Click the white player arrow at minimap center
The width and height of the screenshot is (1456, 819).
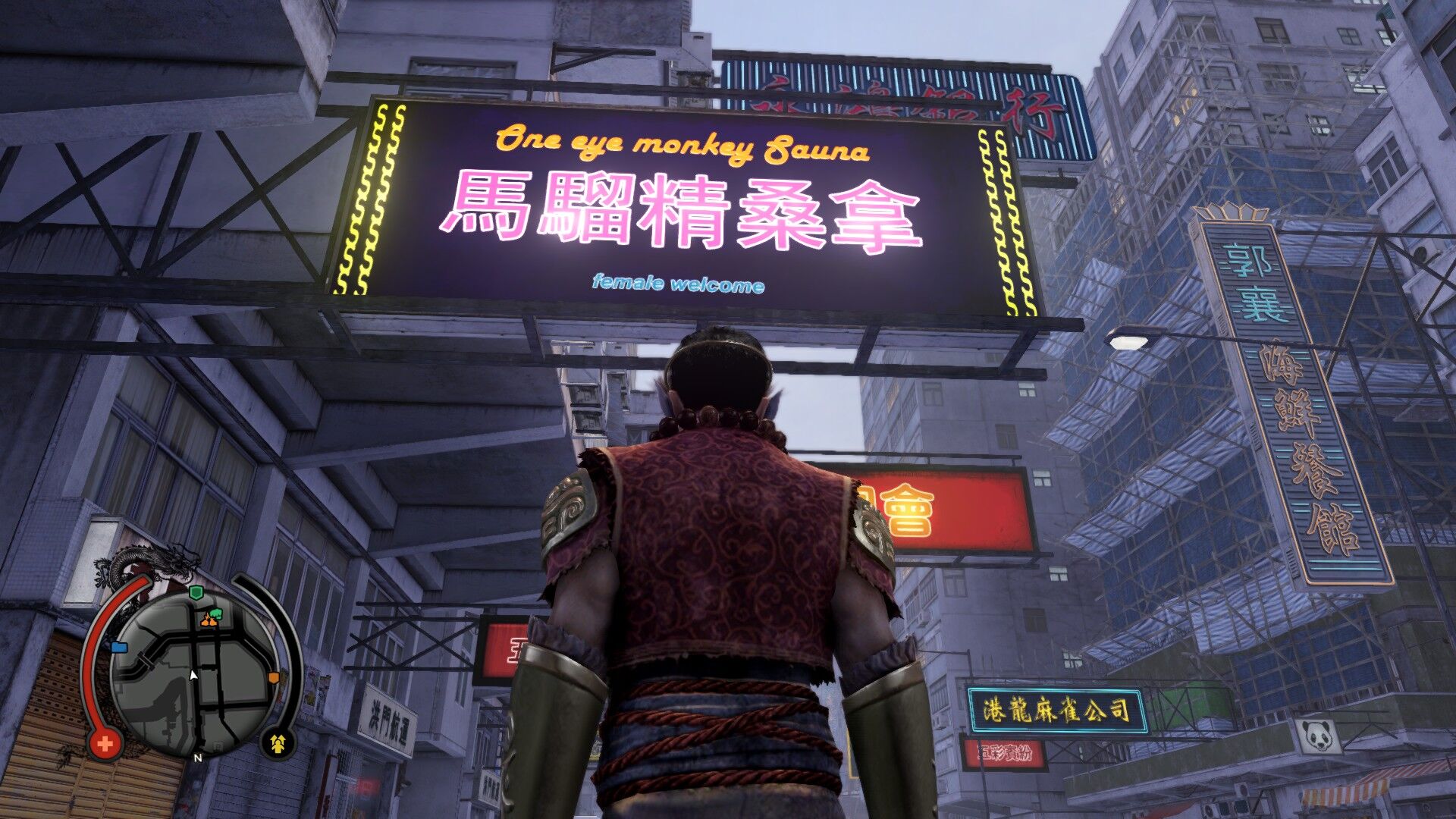pyautogui.click(x=193, y=675)
